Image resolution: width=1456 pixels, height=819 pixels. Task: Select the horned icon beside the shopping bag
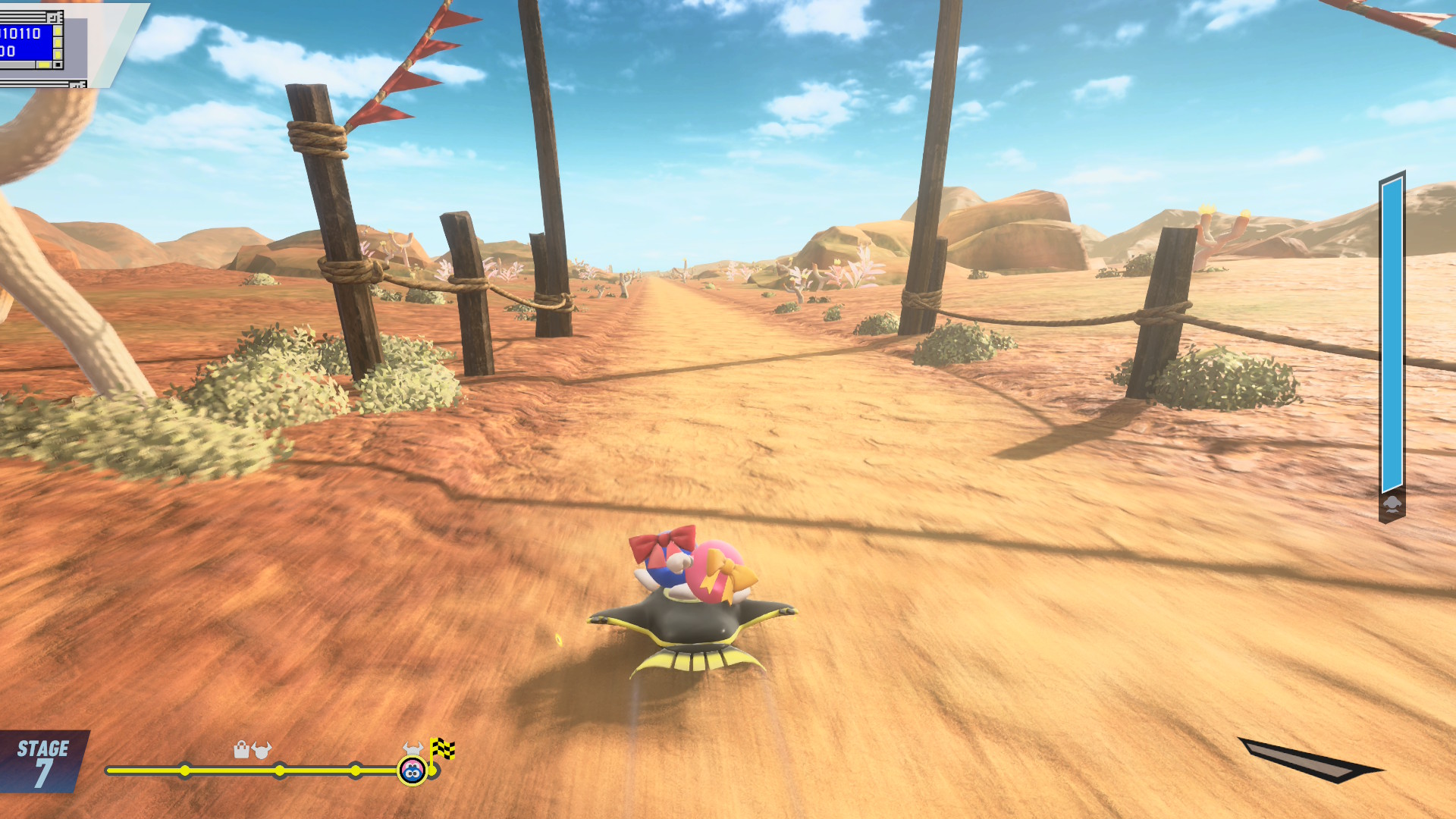pyautogui.click(x=262, y=750)
